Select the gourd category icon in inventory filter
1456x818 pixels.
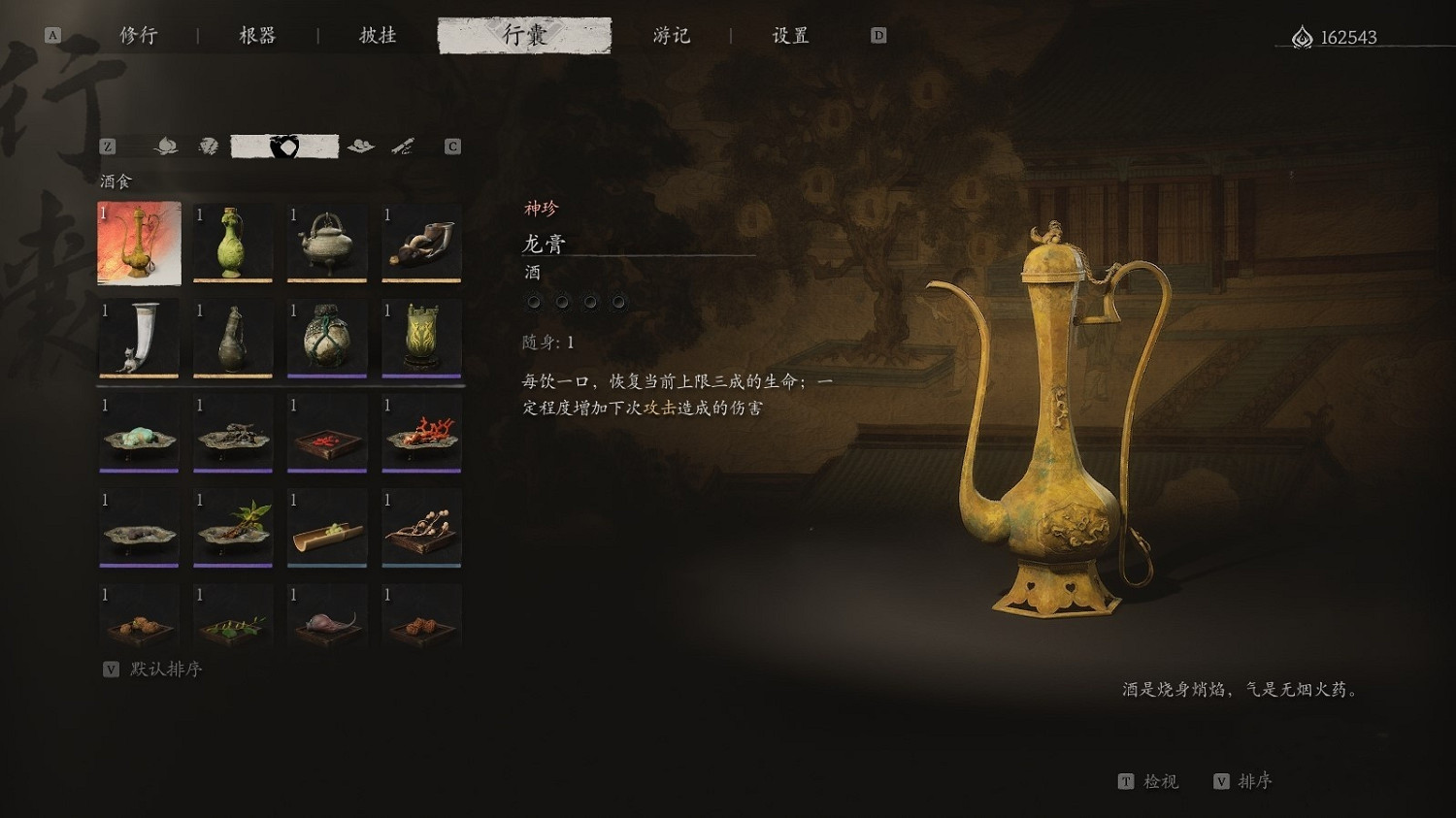click(x=165, y=146)
